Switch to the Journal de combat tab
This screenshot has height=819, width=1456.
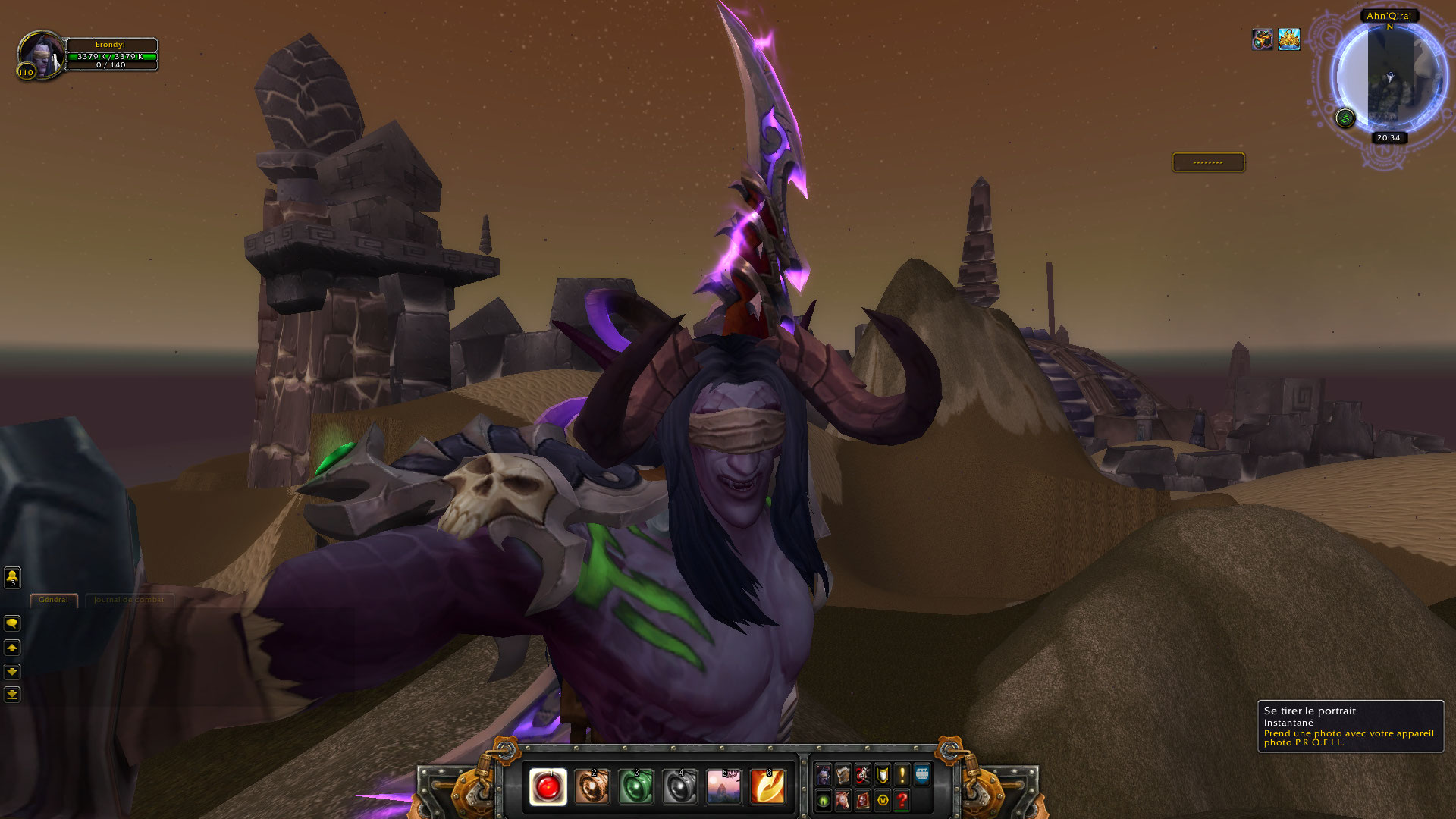129,600
